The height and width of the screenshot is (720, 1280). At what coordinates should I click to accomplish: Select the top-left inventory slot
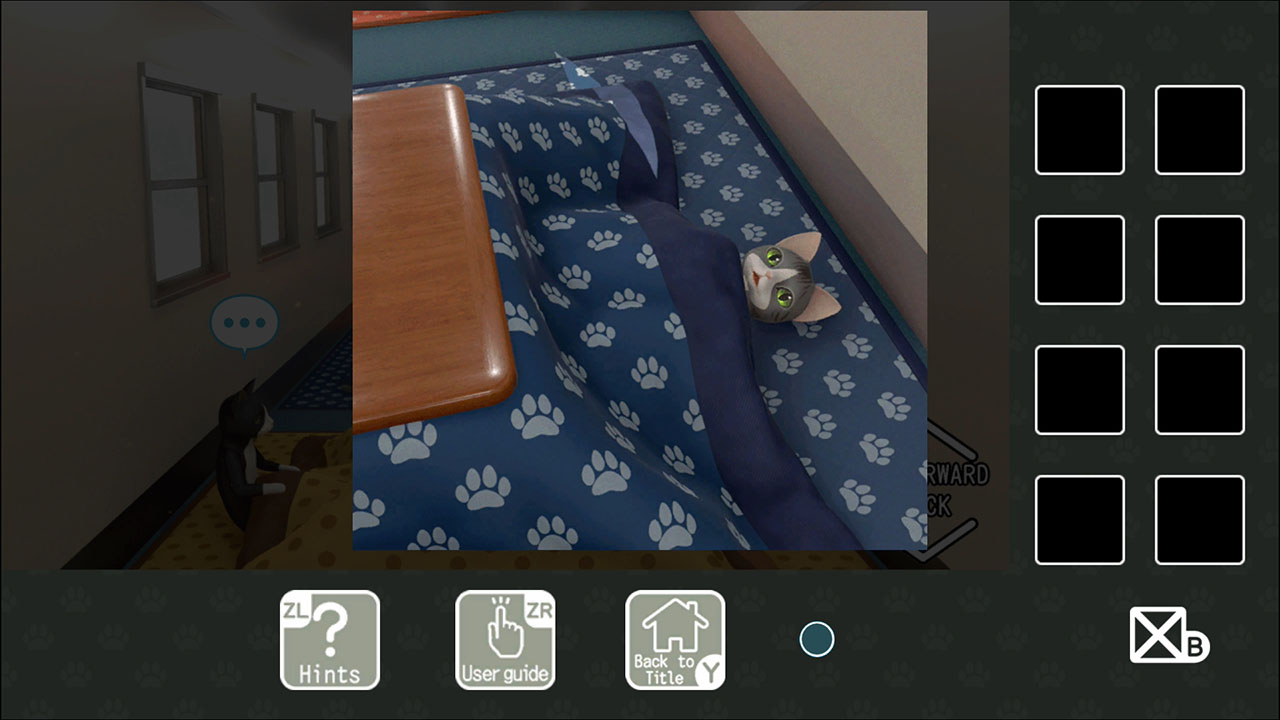click(x=1079, y=130)
